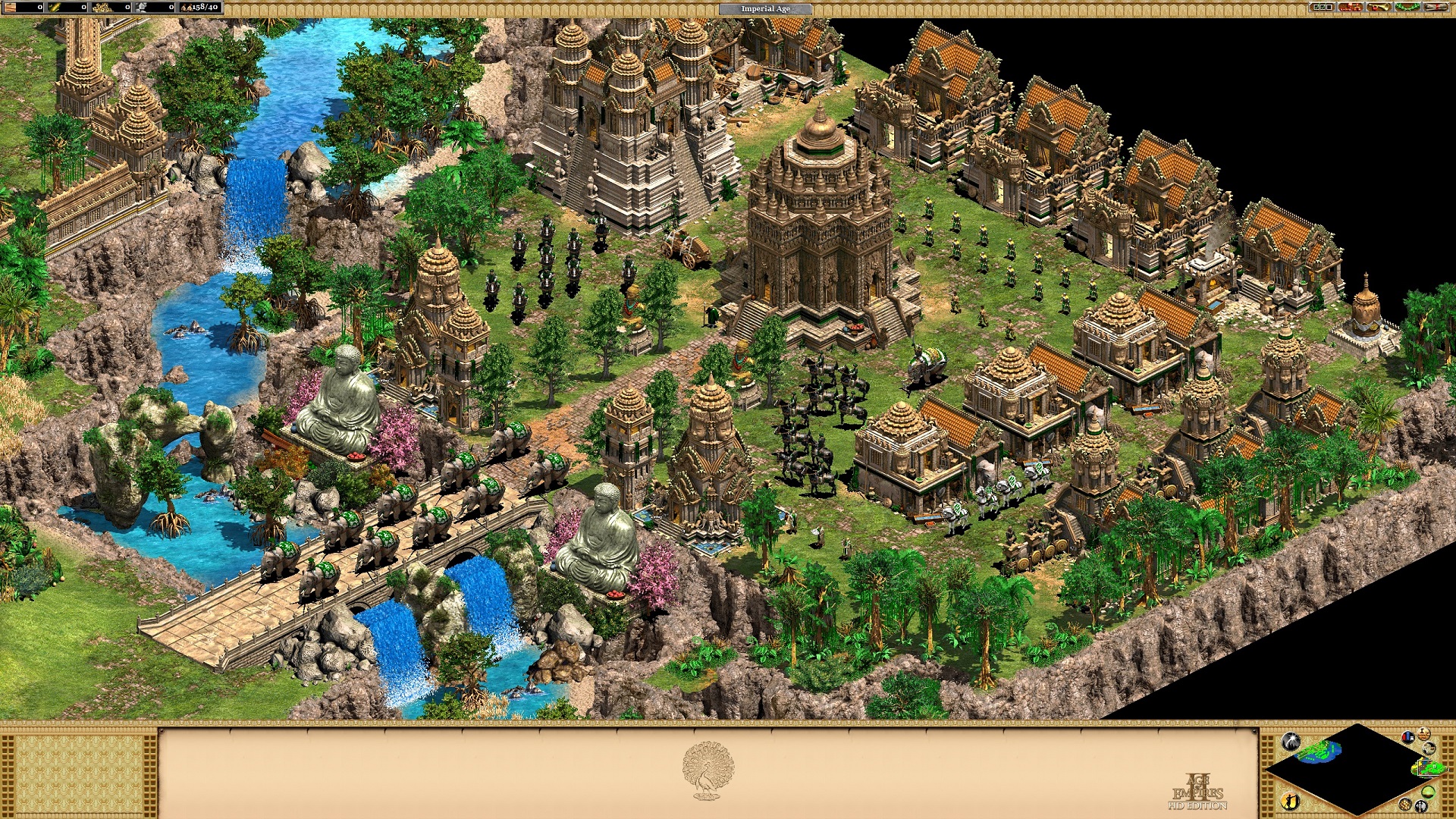Open chat using the trumpet icon at top right

click(x=1379, y=8)
